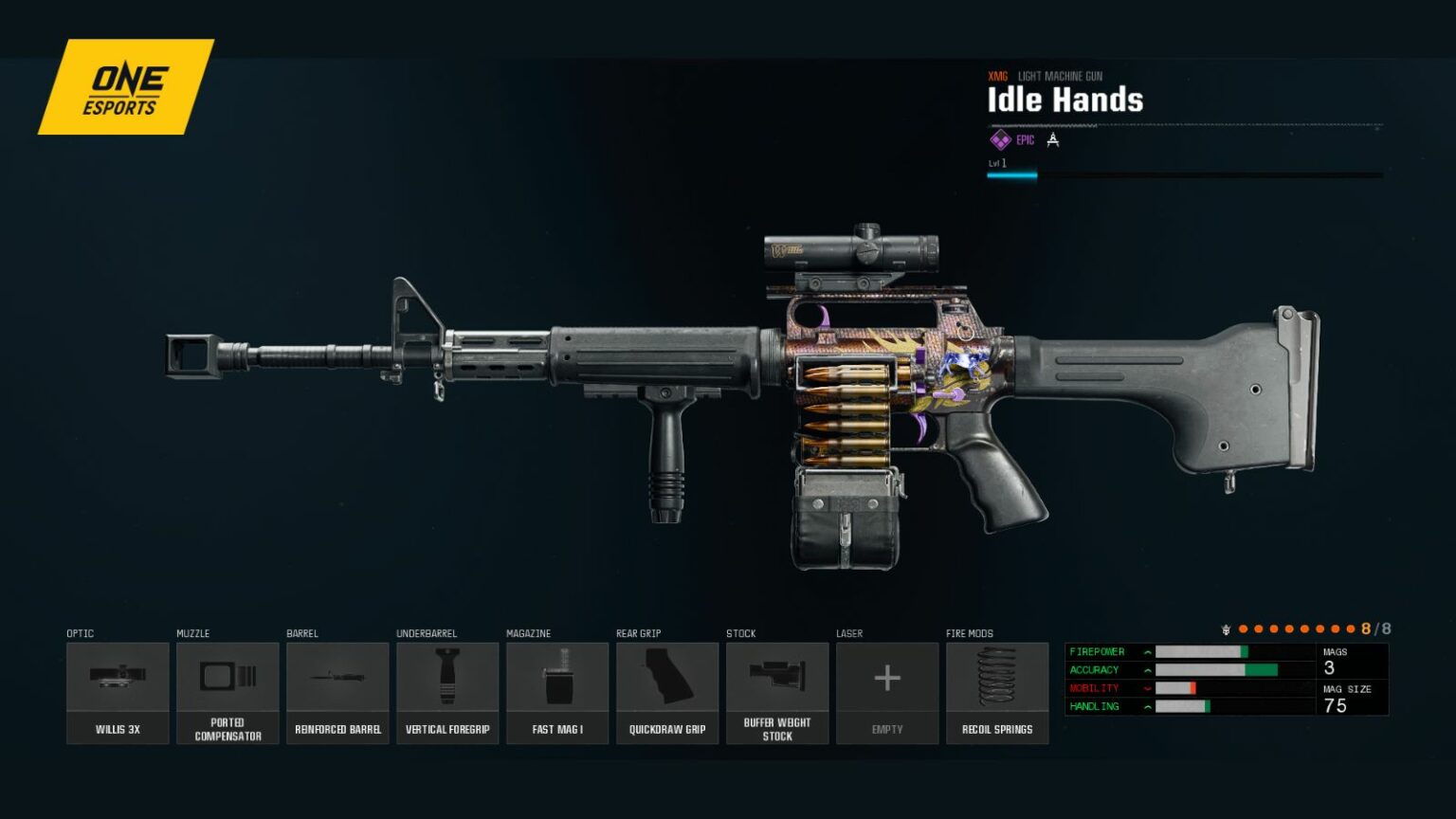Click the blueprint compass icon beside Epic

click(x=1054, y=139)
